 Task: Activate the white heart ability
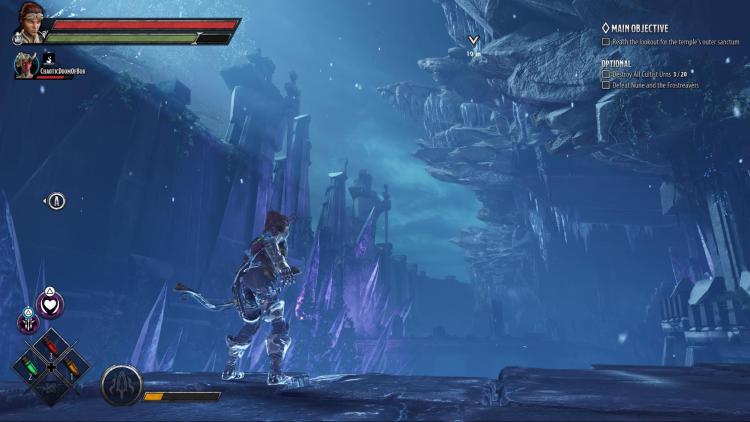50,304
